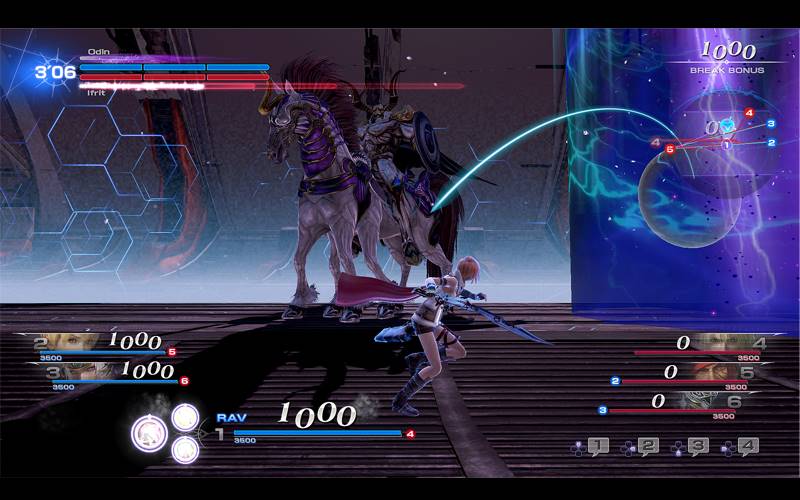Image resolution: width=800 pixels, height=500 pixels.
Task: Select the red 6 marker on the radar
Action: pyautogui.click(x=670, y=148)
